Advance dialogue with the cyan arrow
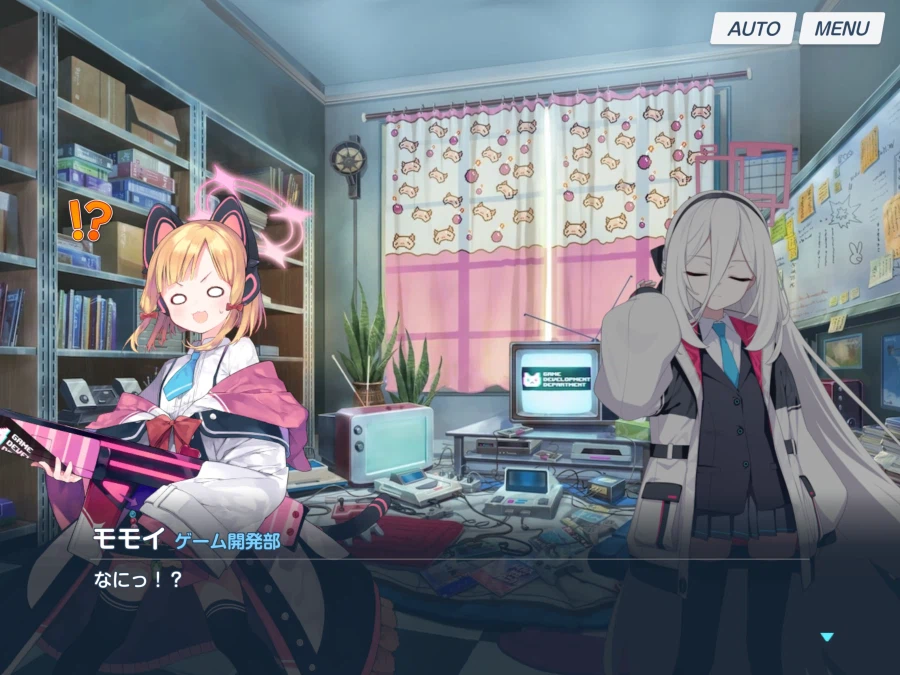 (x=826, y=637)
